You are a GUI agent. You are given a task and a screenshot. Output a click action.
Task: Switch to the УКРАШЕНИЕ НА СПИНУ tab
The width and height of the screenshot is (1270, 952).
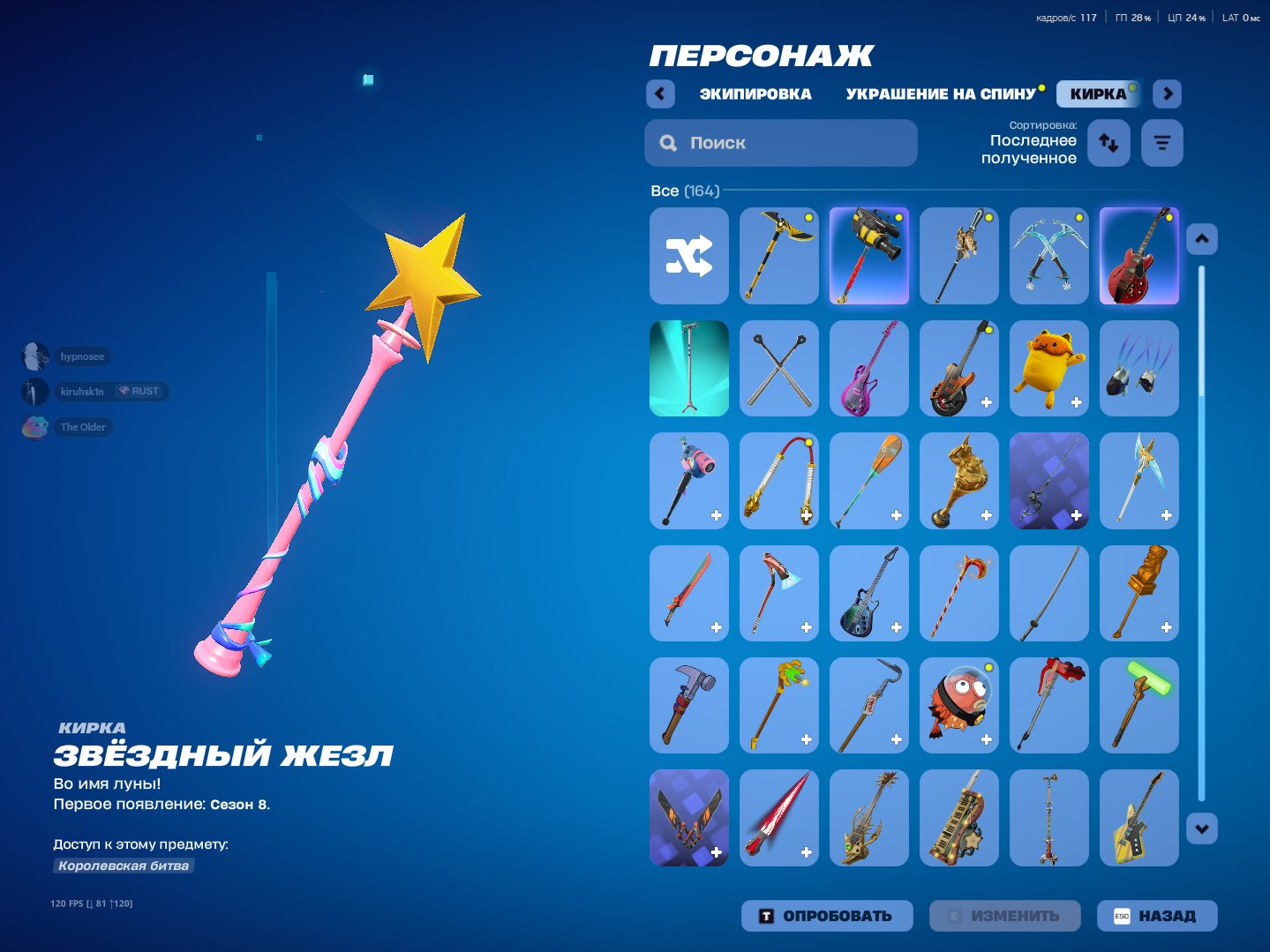(x=942, y=94)
